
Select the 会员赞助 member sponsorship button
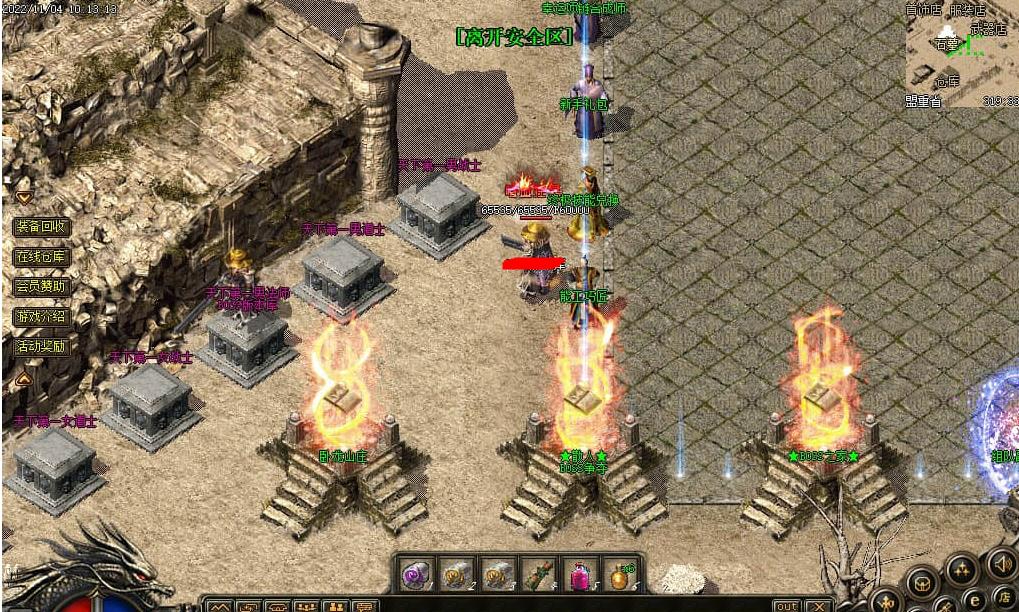41,287
